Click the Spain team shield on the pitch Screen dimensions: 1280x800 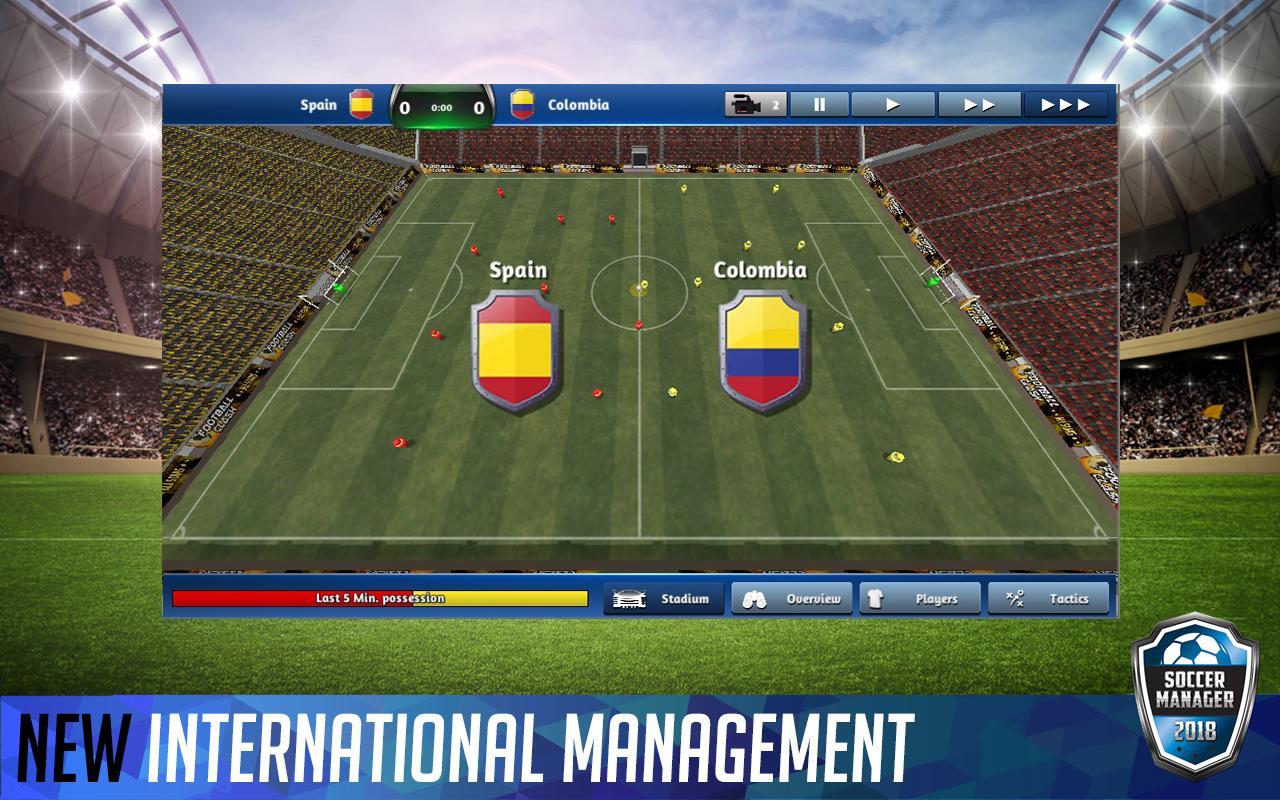[x=516, y=352]
